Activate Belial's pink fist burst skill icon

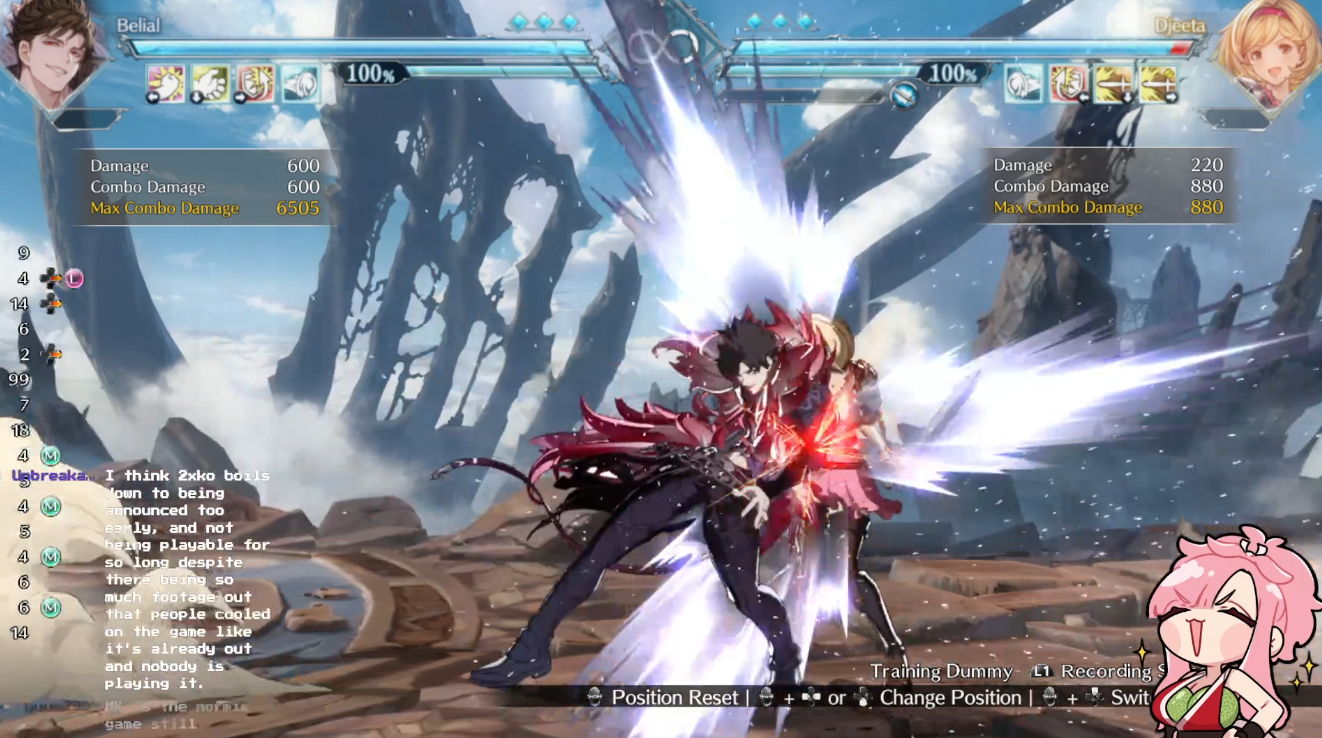166,84
